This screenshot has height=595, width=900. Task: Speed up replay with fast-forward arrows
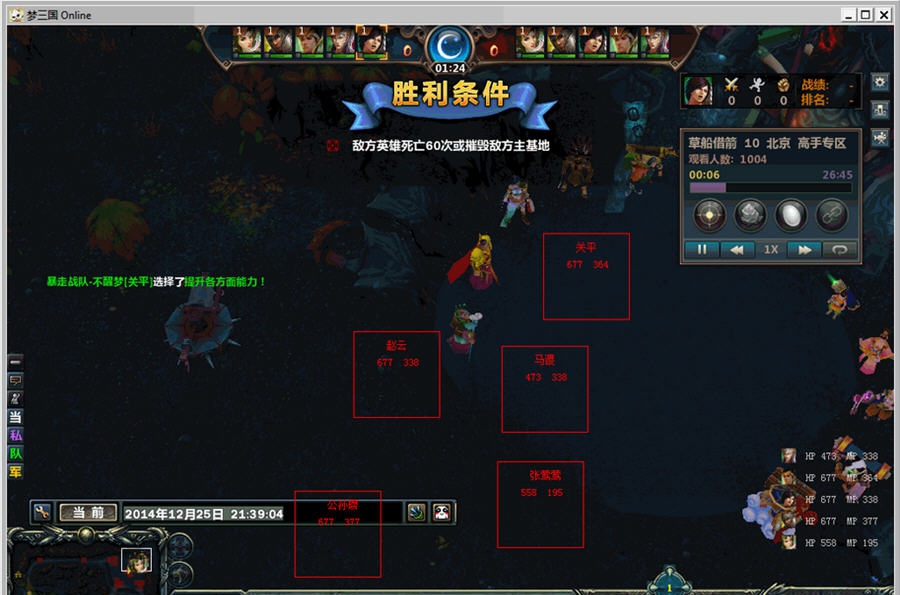click(x=804, y=249)
